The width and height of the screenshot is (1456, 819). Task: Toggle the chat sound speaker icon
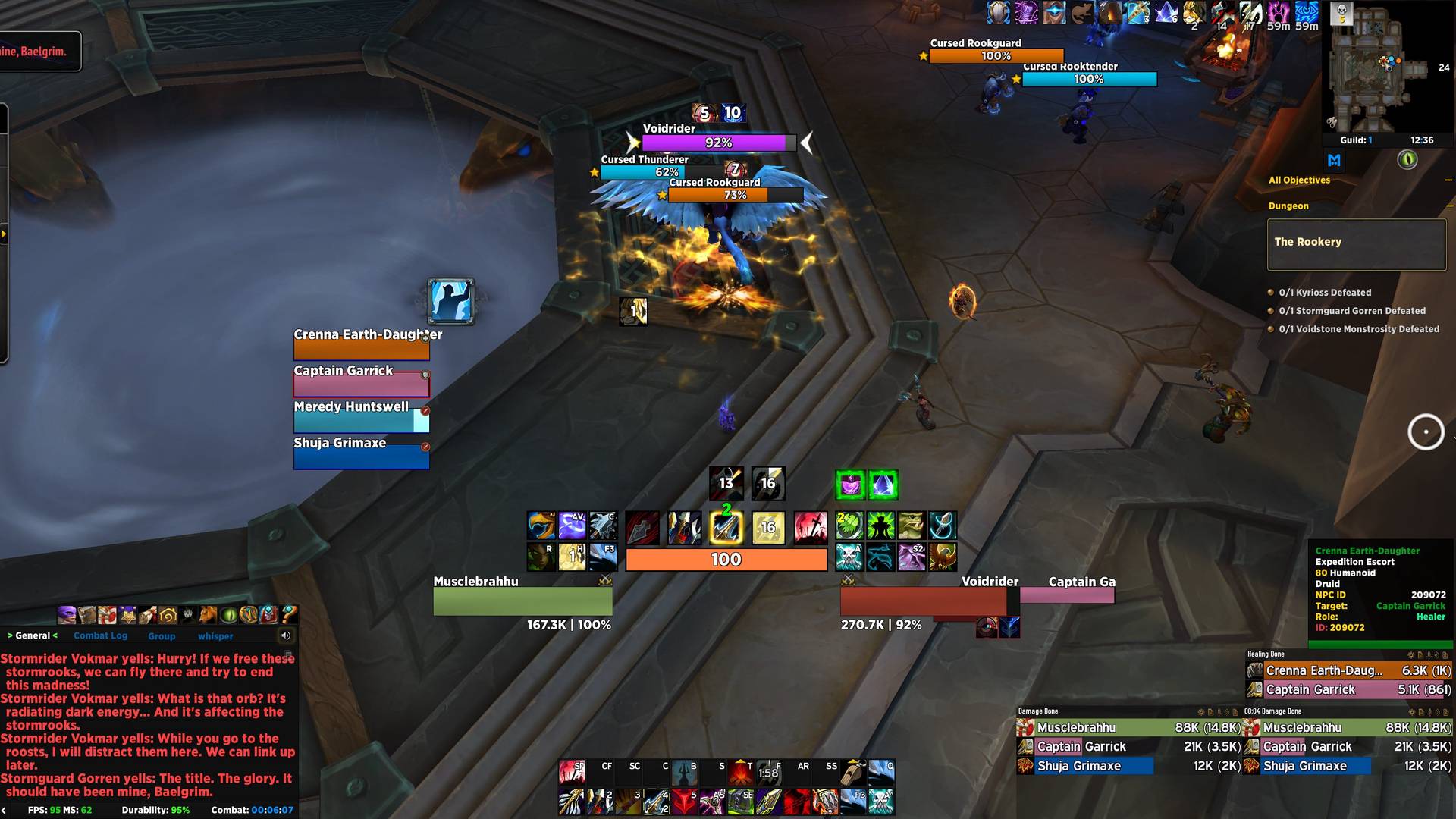286,635
